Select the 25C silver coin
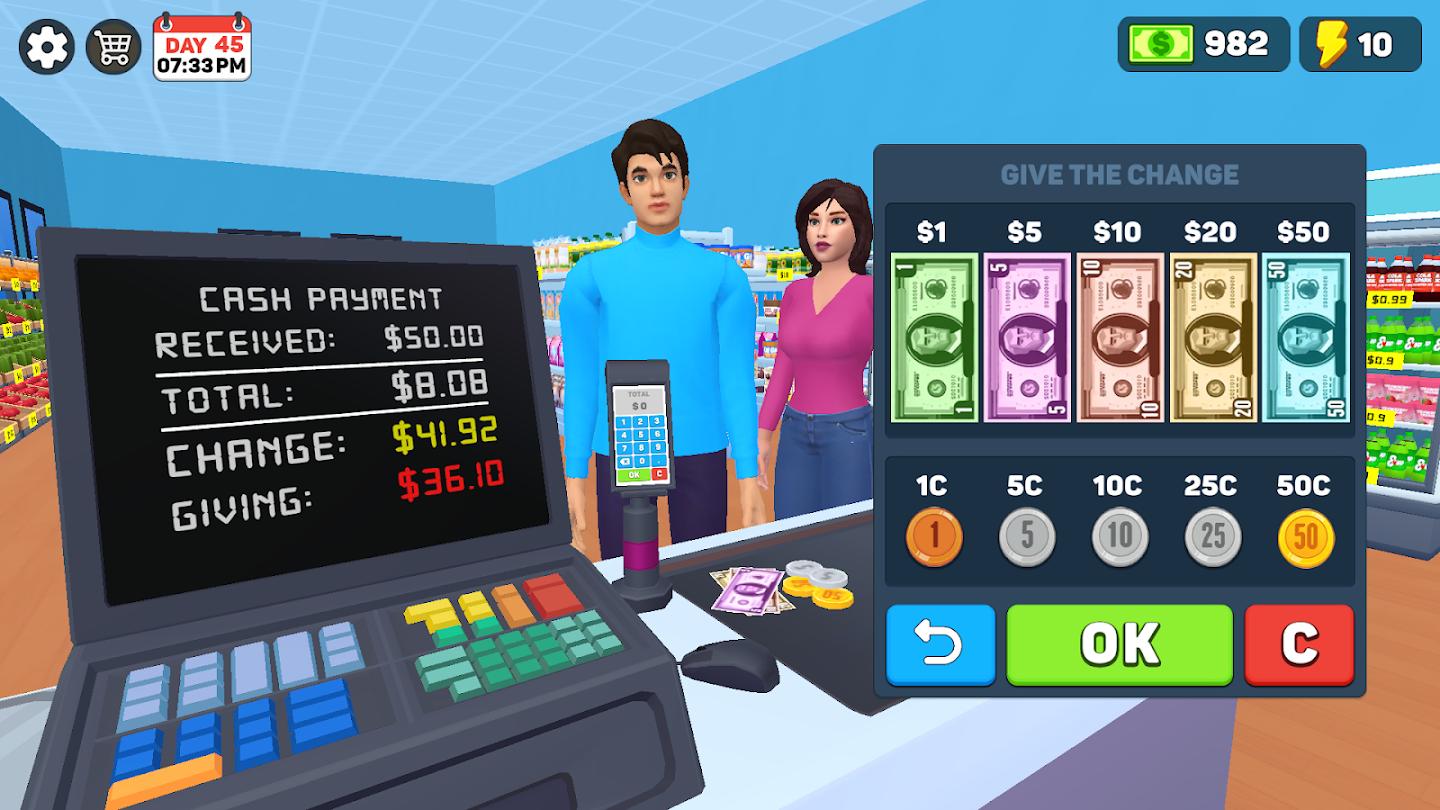The width and height of the screenshot is (1440, 810). click(x=1210, y=536)
